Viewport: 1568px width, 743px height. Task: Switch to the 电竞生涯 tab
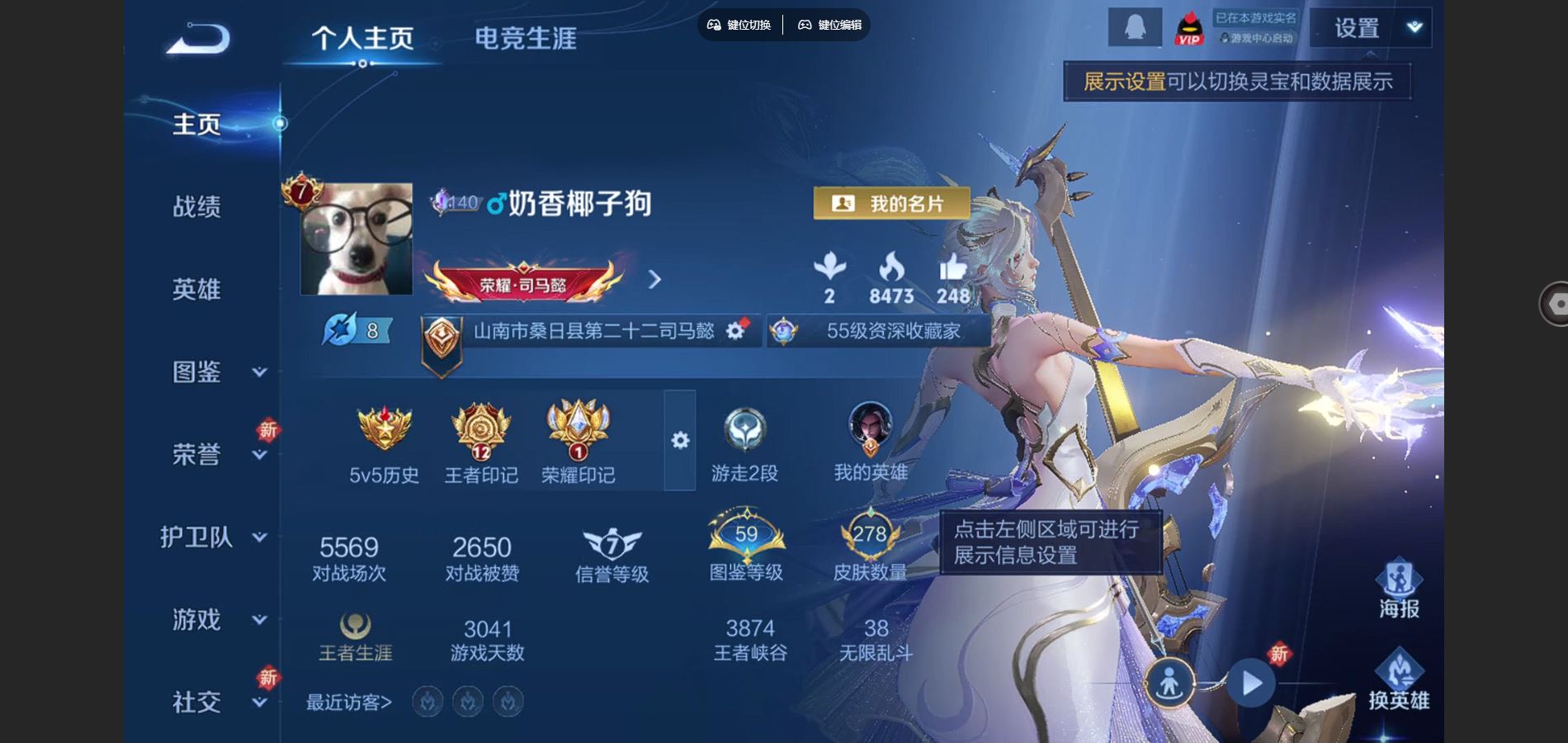[525, 39]
